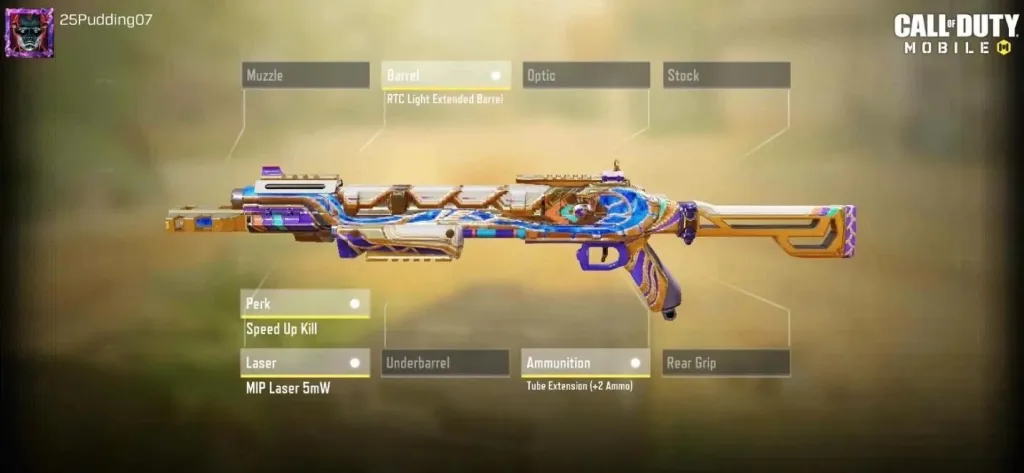Select the Perk slot

coord(305,303)
